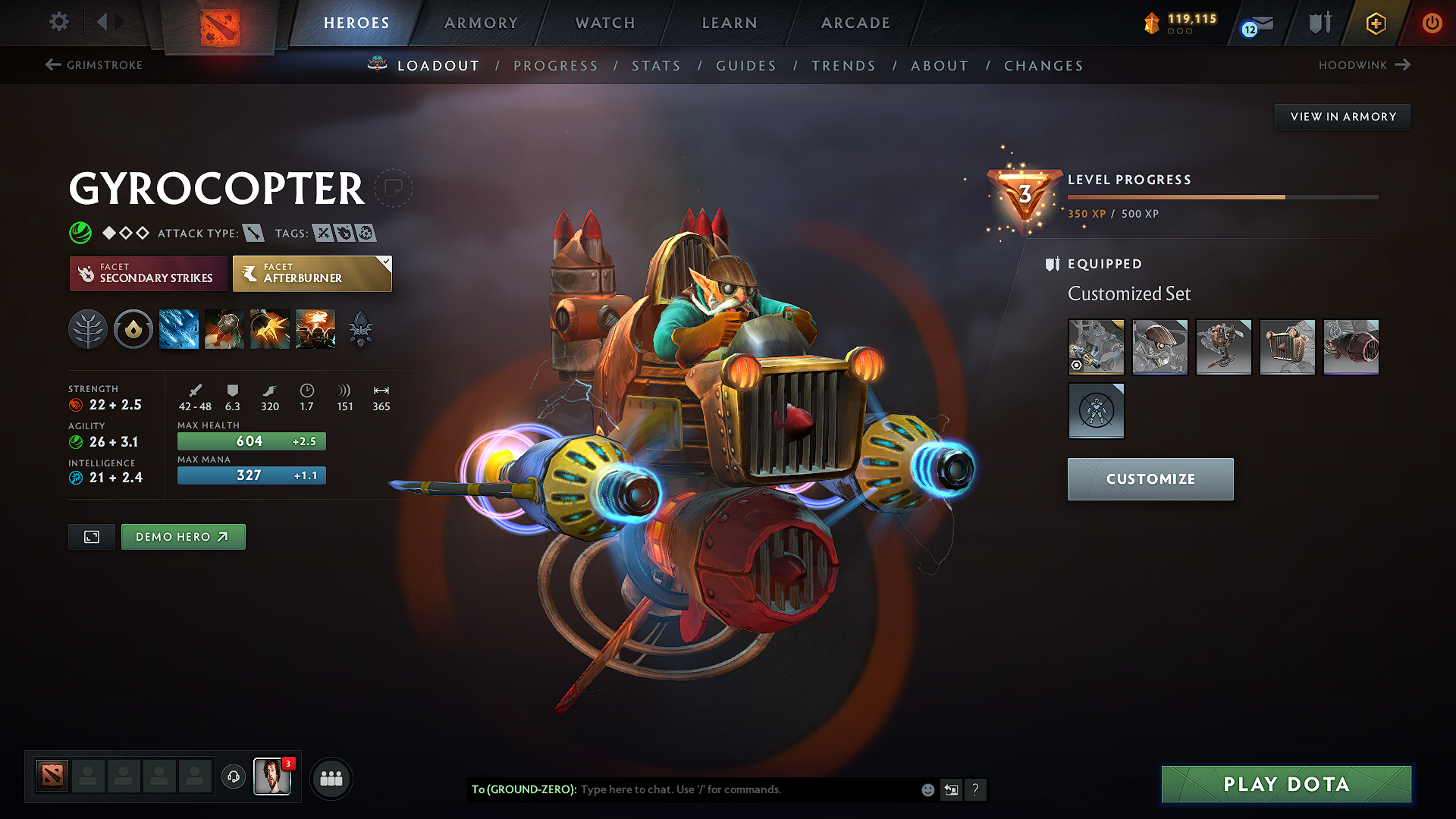Open Gyrocopter's talent tree icon
This screenshot has height=819, width=1456.
click(x=88, y=328)
